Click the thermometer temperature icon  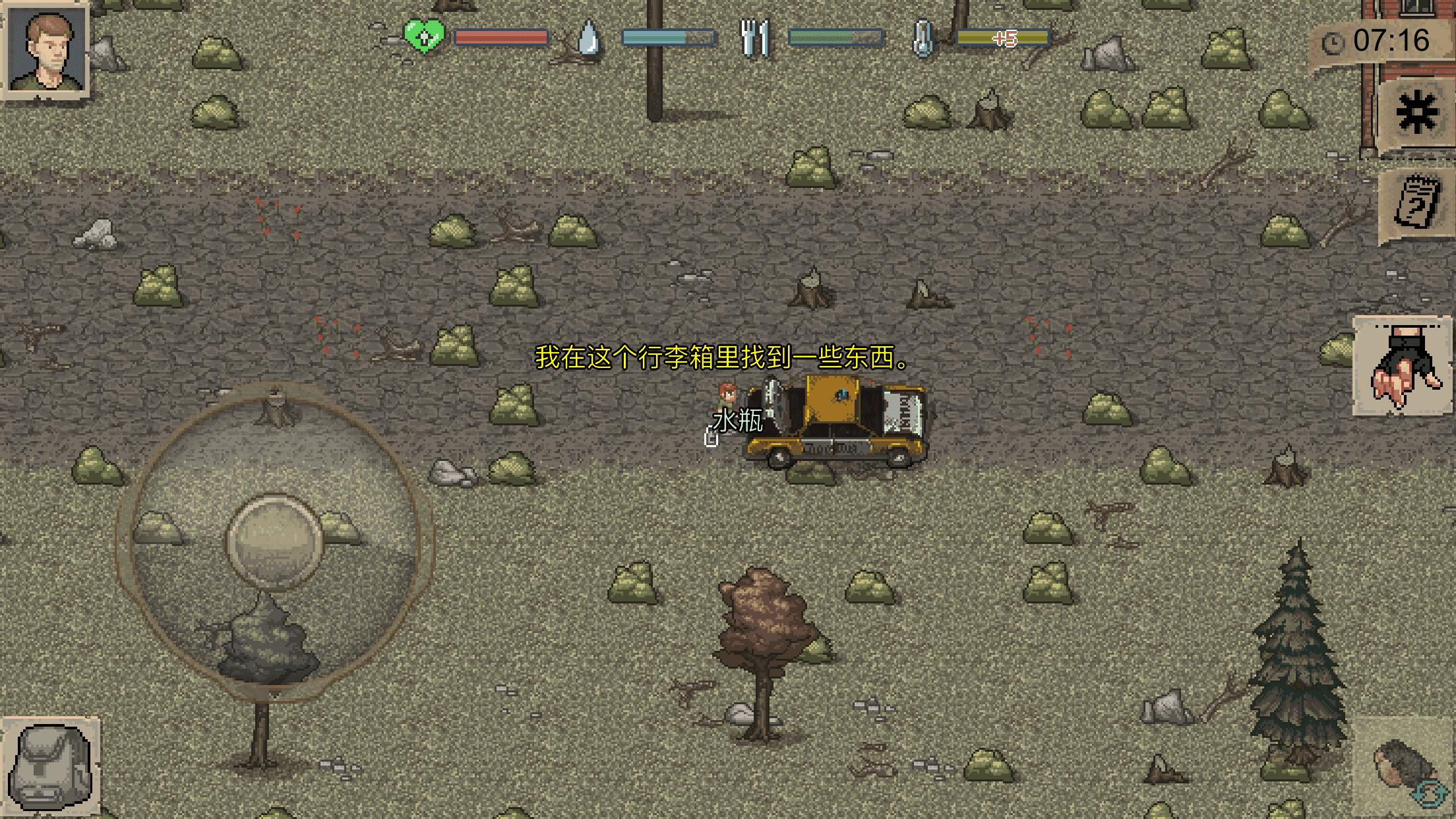pyautogui.click(x=923, y=38)
